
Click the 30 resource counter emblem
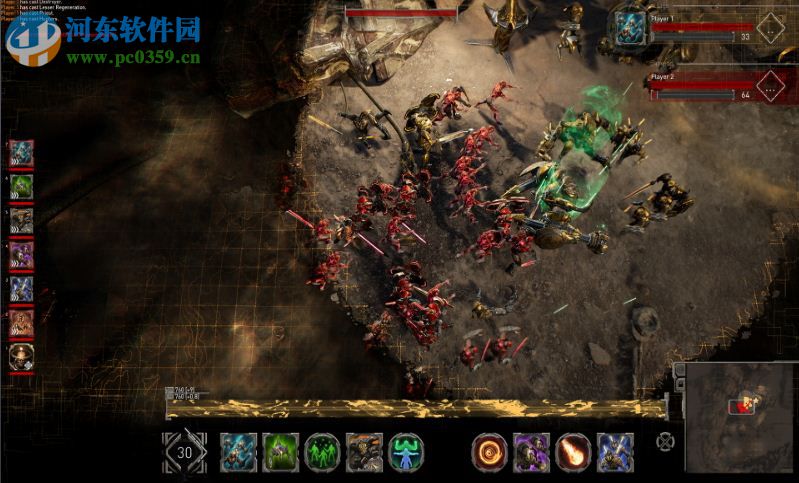184,452
